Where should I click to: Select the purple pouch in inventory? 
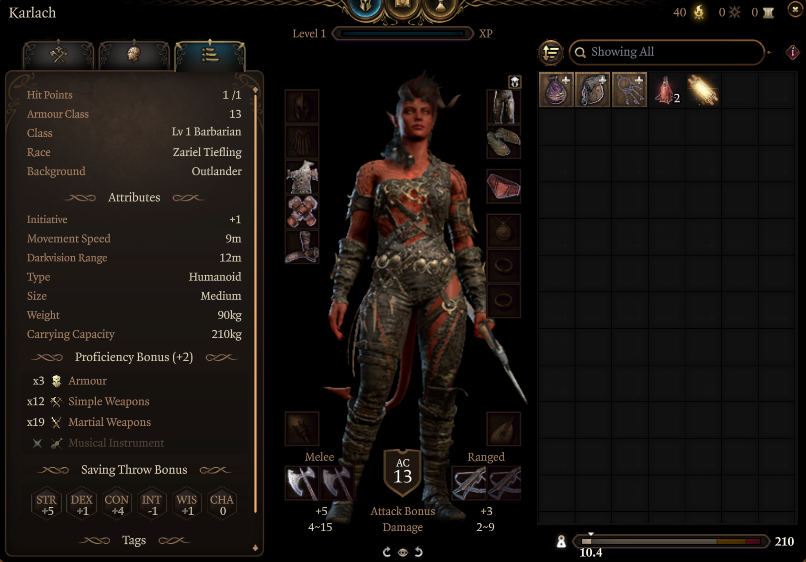coord(556,90)
